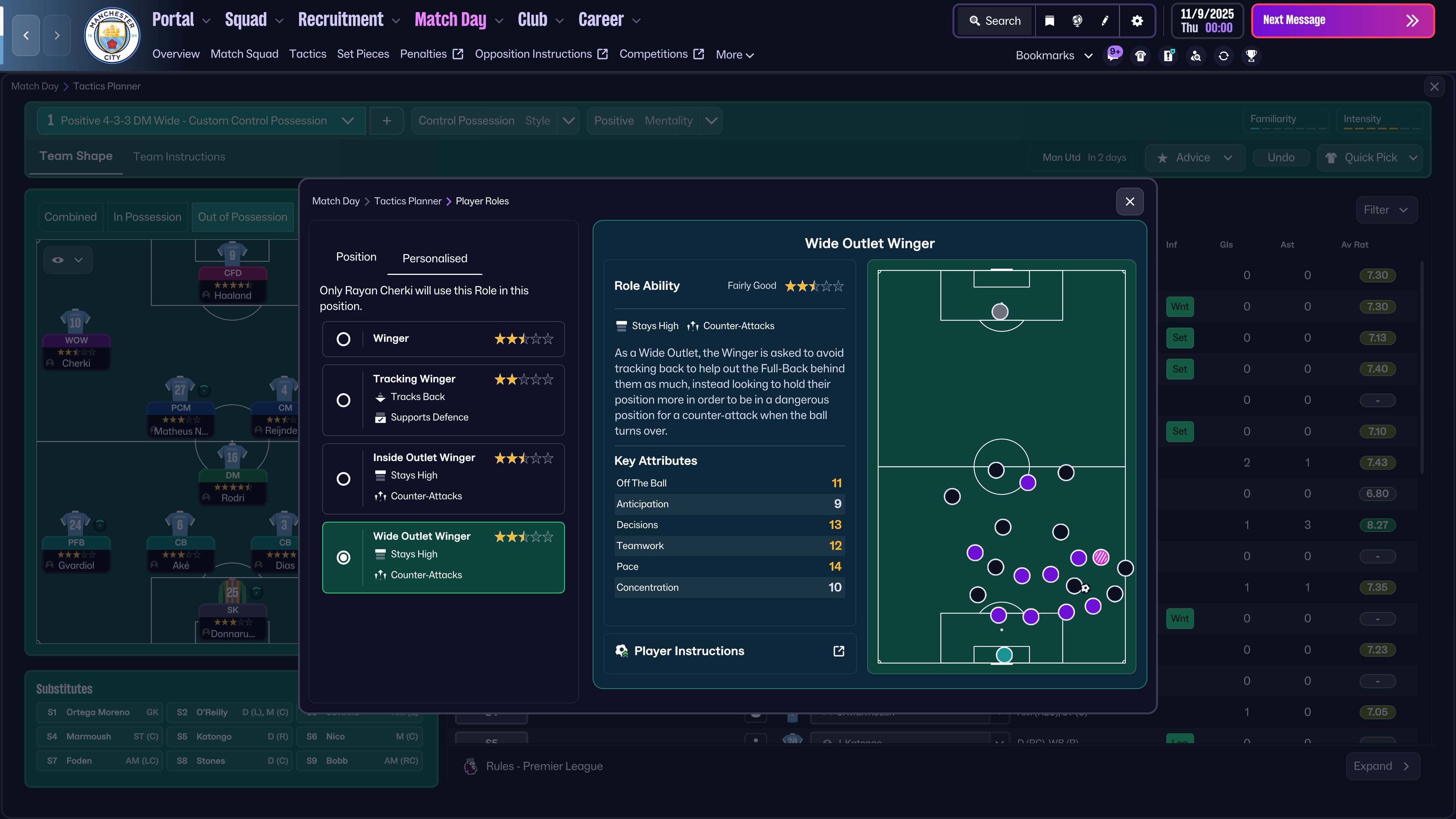Open the Advice dropdown
This screenshot has width=1456, height=819.
(1194, 157)
